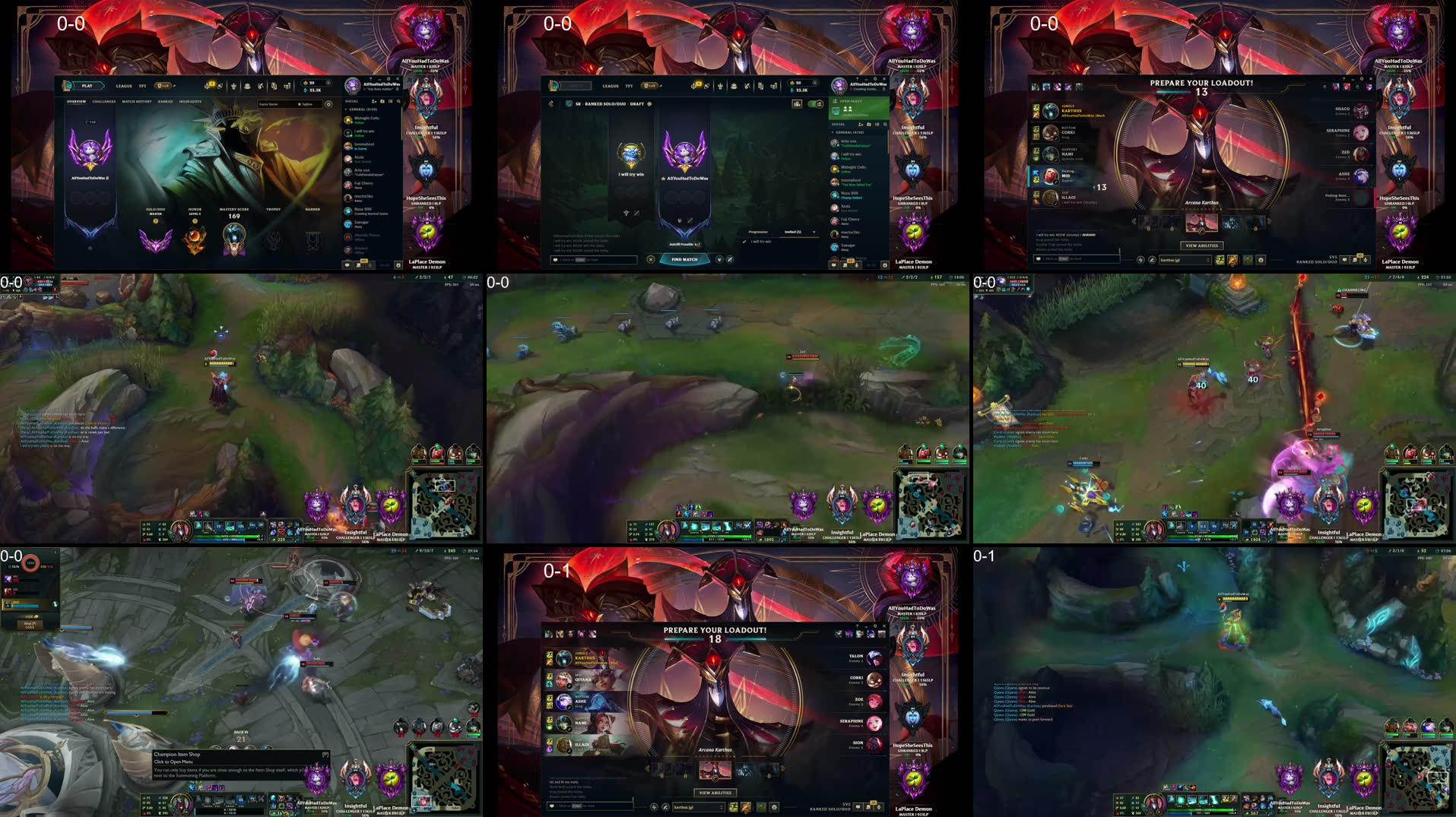This screenshot has height=817, width=1456.
Task: Click the FIND MATCH button
Action: click(x=684, y=260)
